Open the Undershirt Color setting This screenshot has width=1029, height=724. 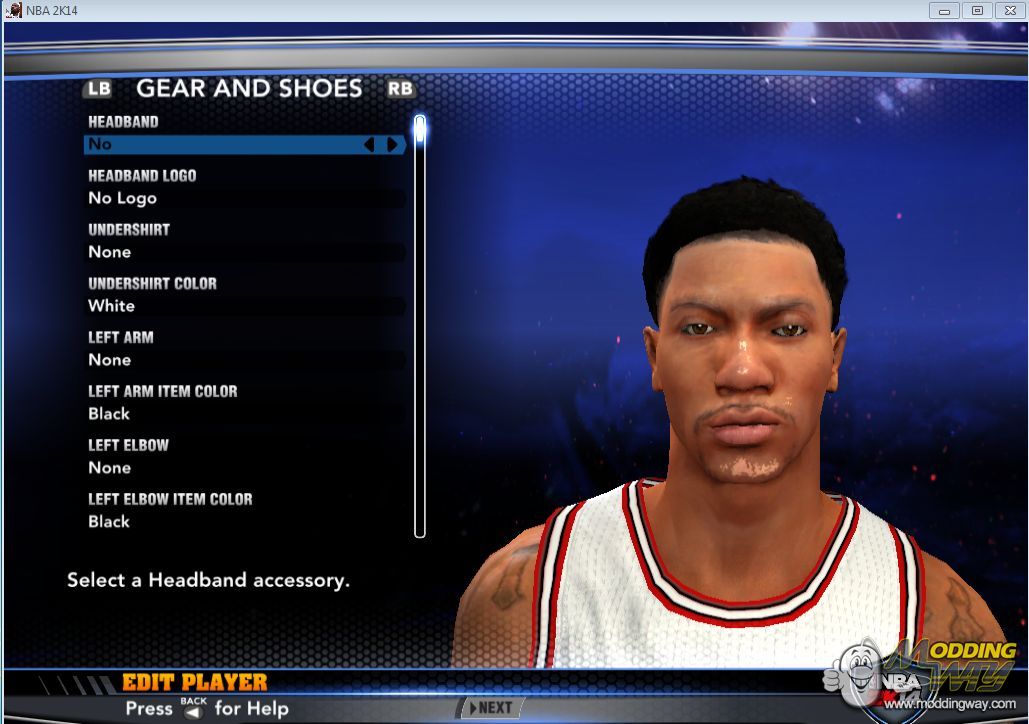pos(245,306)
